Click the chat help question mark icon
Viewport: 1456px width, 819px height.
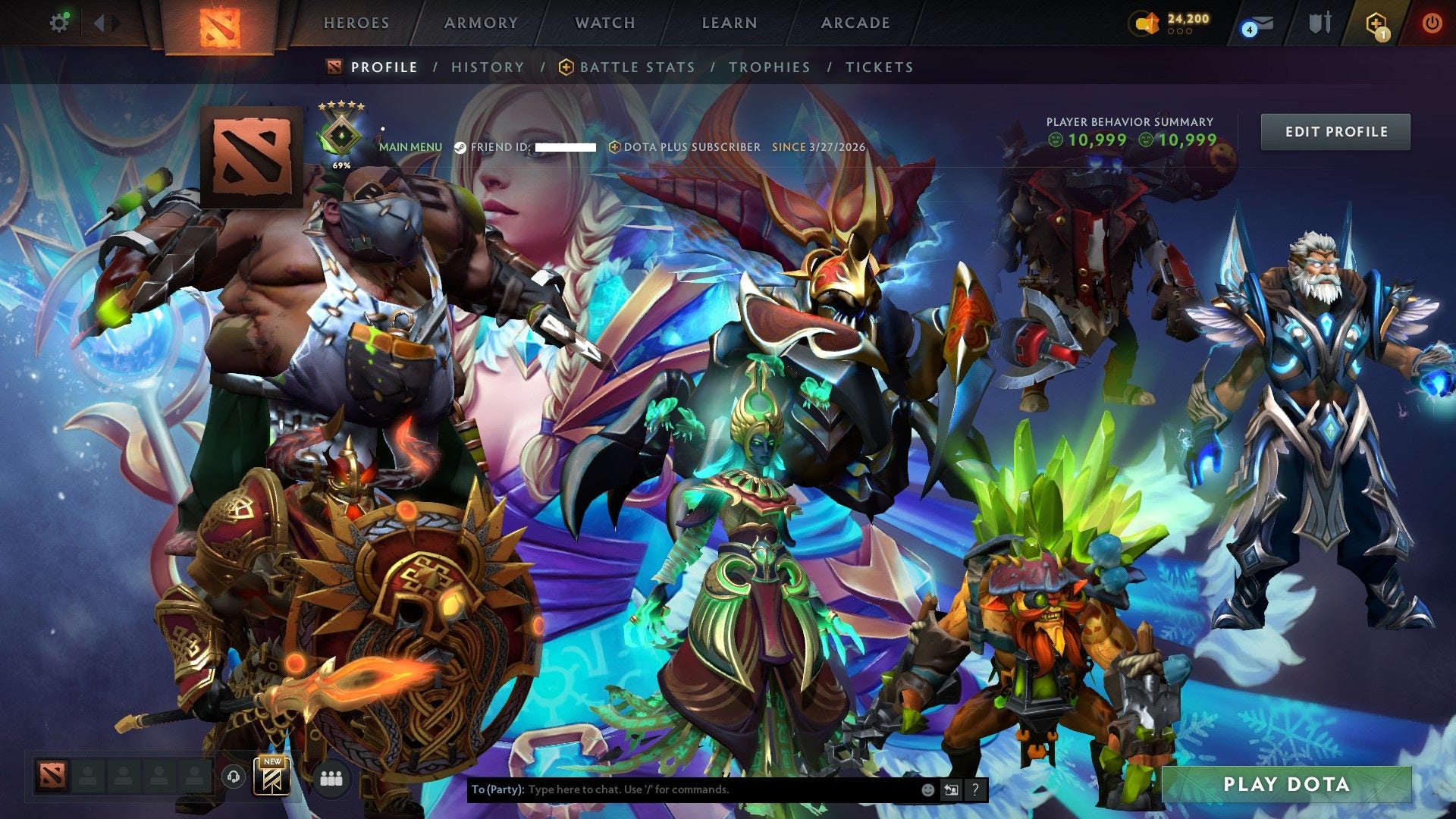(974, 789)
